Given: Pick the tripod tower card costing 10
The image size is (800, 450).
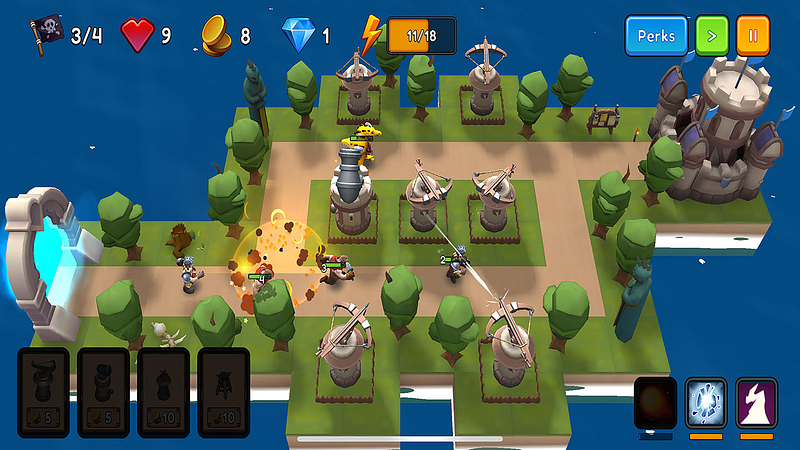Looking at the screenshot, I should click(x=224, y=391).
